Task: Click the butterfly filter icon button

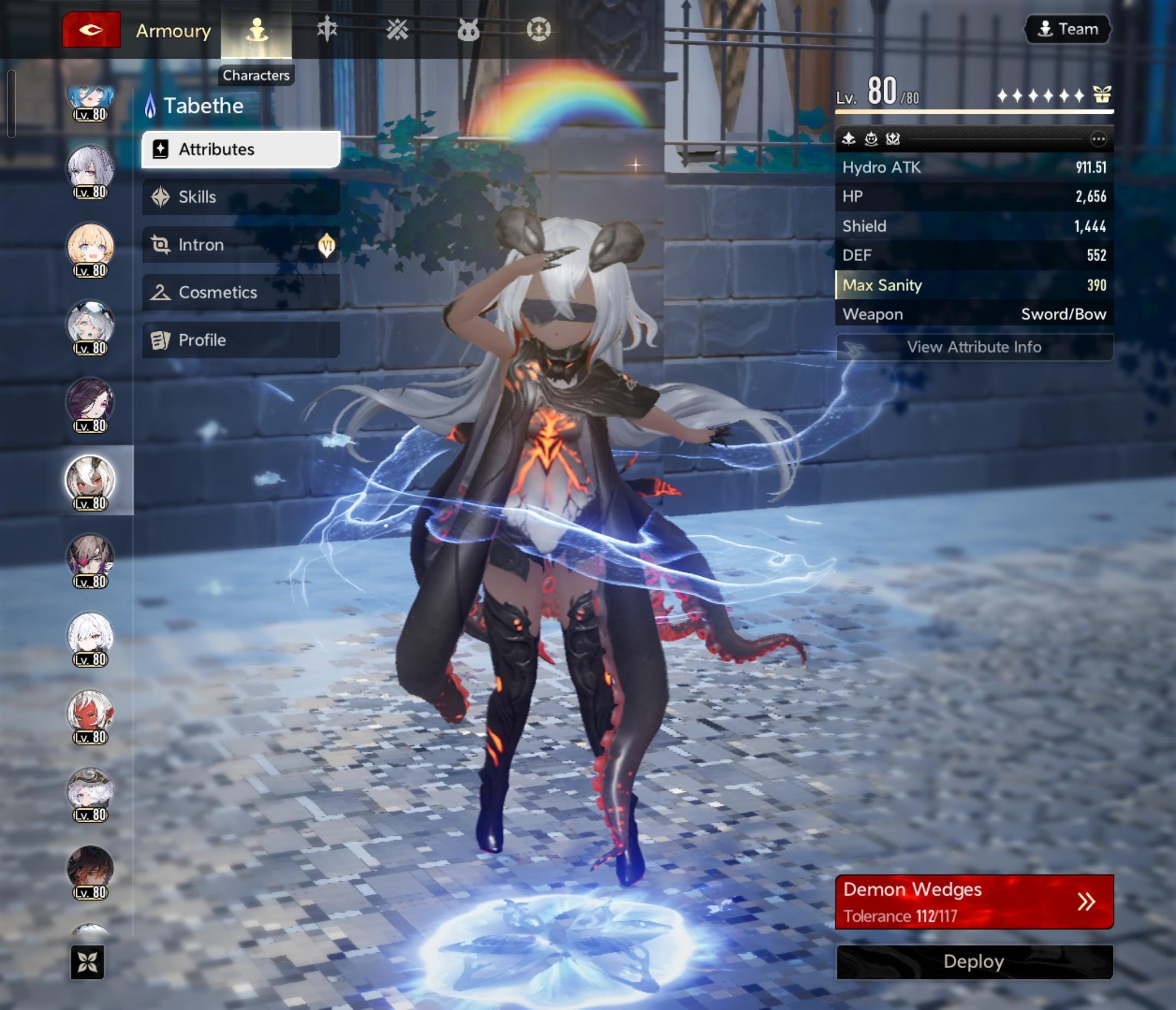Action: point(88,962)
